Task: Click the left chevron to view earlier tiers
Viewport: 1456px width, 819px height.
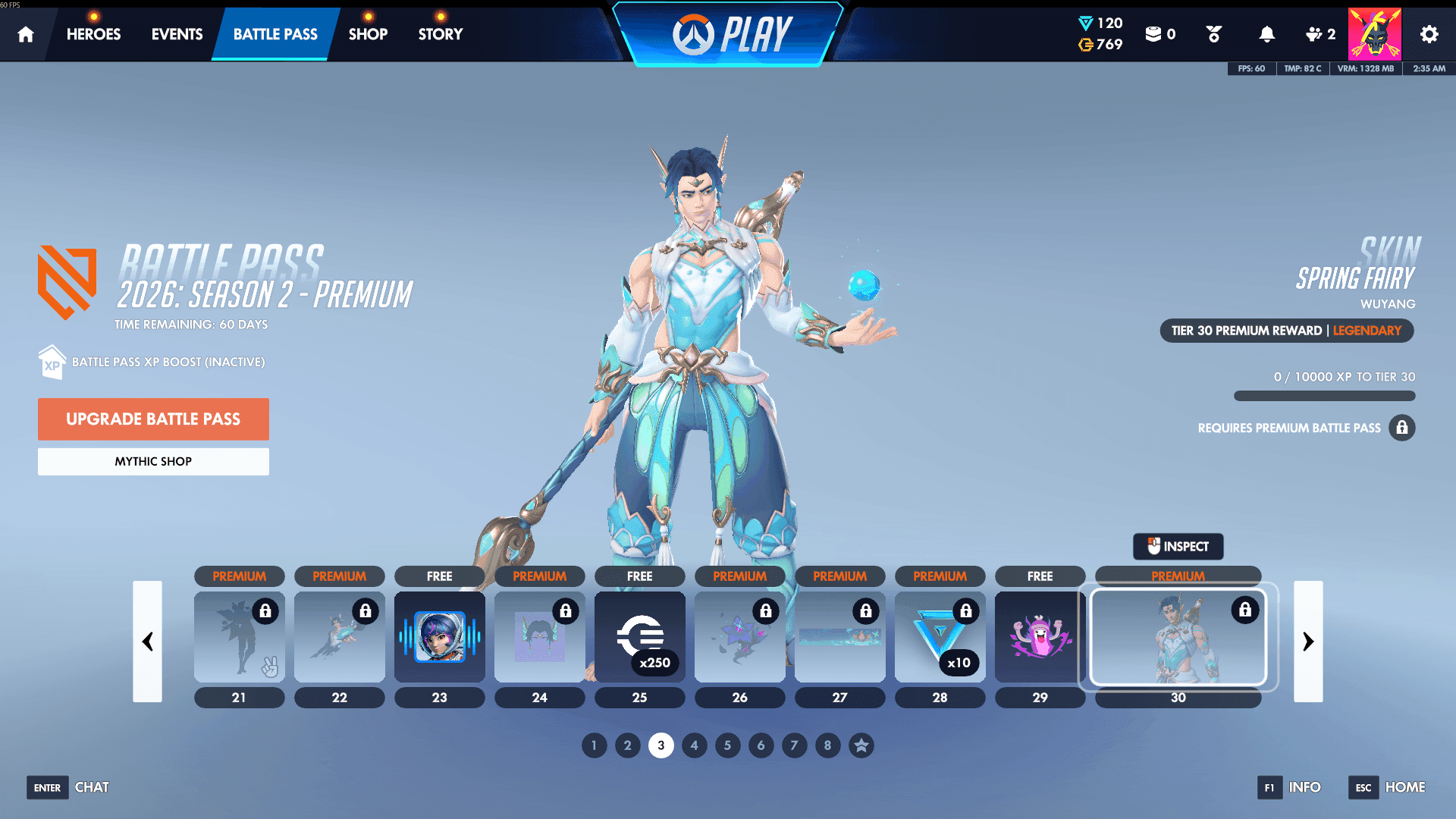Action: pyautogui.click(x=148, y=642)
